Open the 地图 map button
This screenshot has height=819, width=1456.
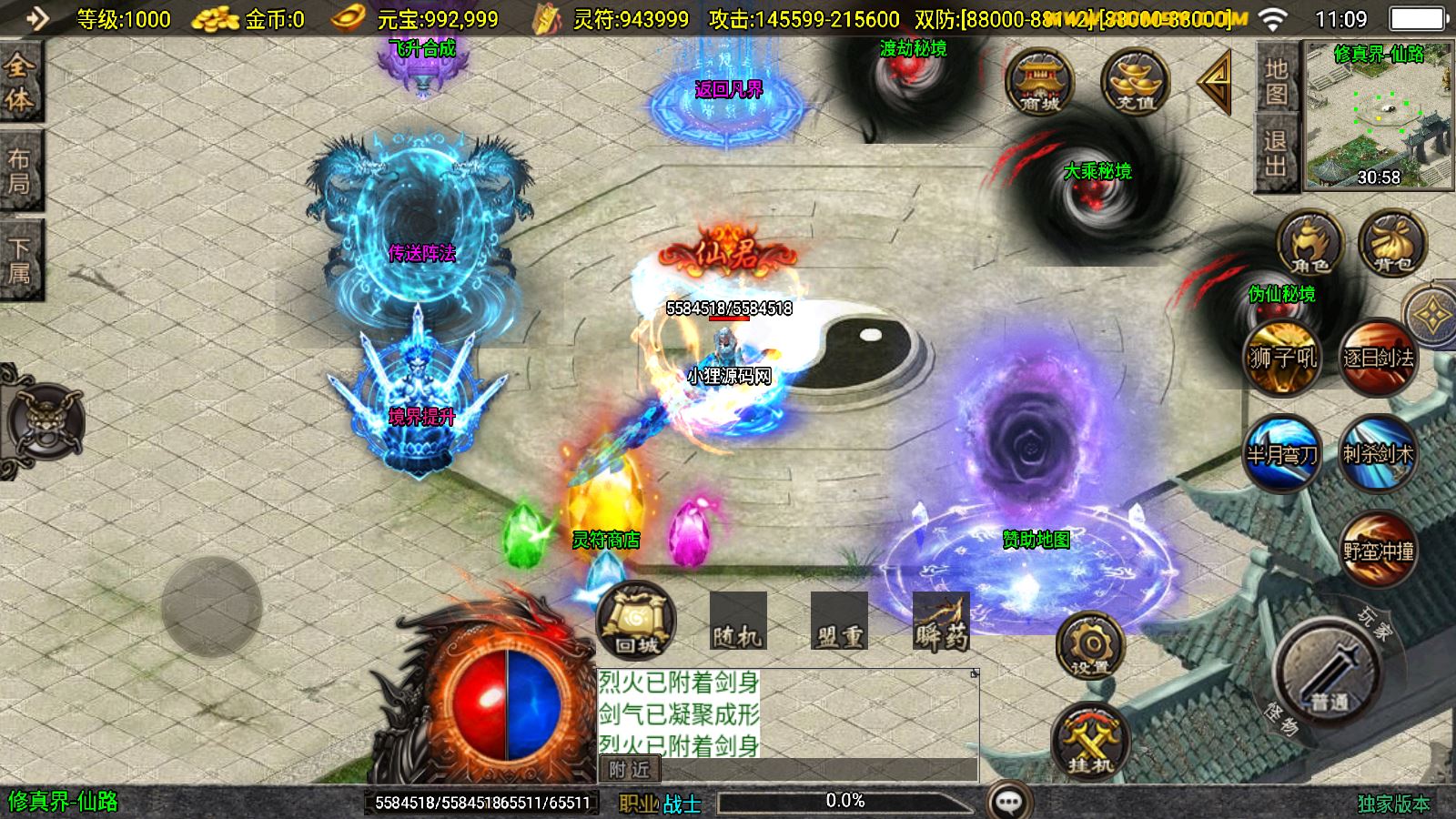coord(1276,81)
